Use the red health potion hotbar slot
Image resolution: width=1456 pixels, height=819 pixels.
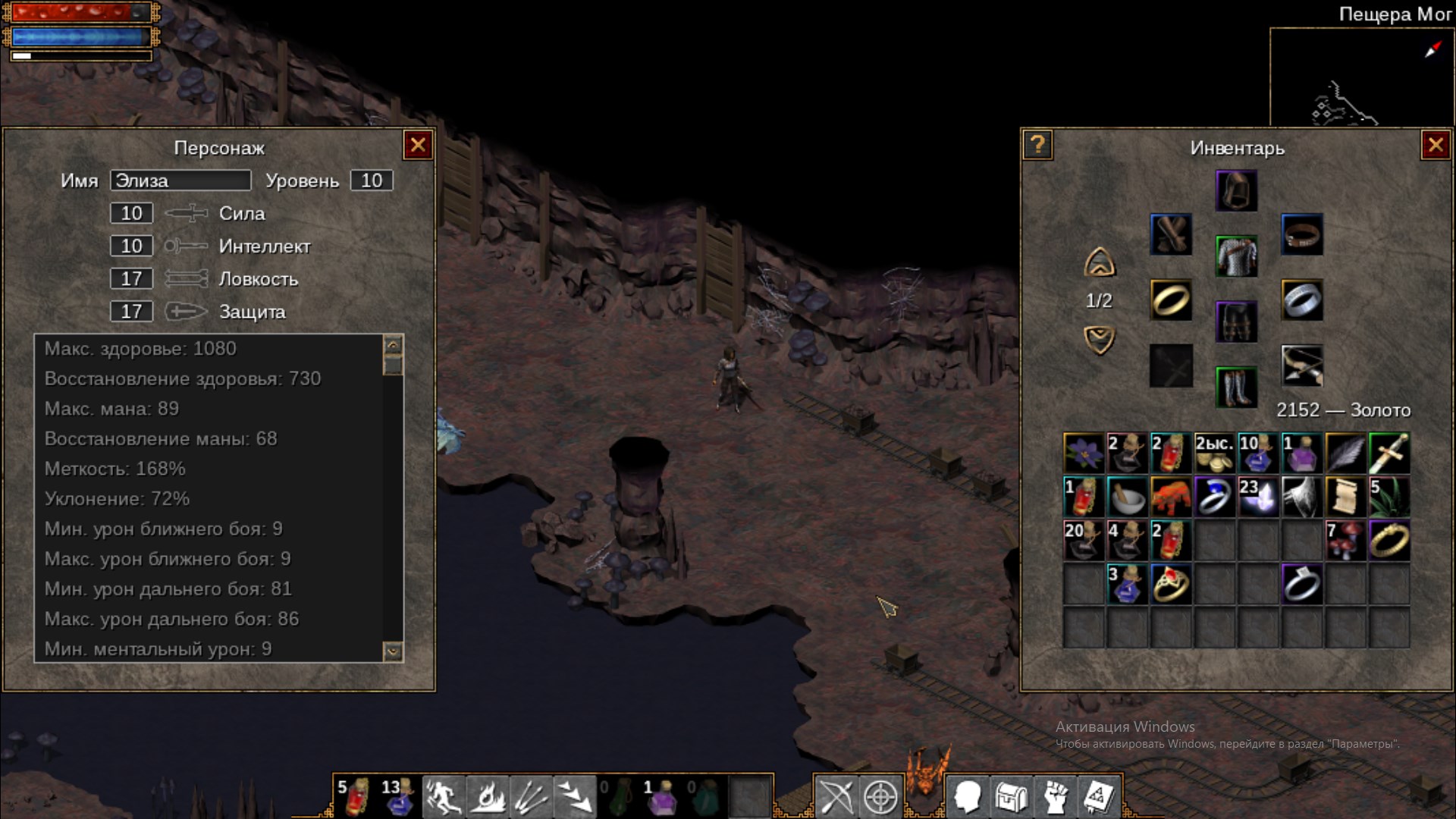coord(355,795)
